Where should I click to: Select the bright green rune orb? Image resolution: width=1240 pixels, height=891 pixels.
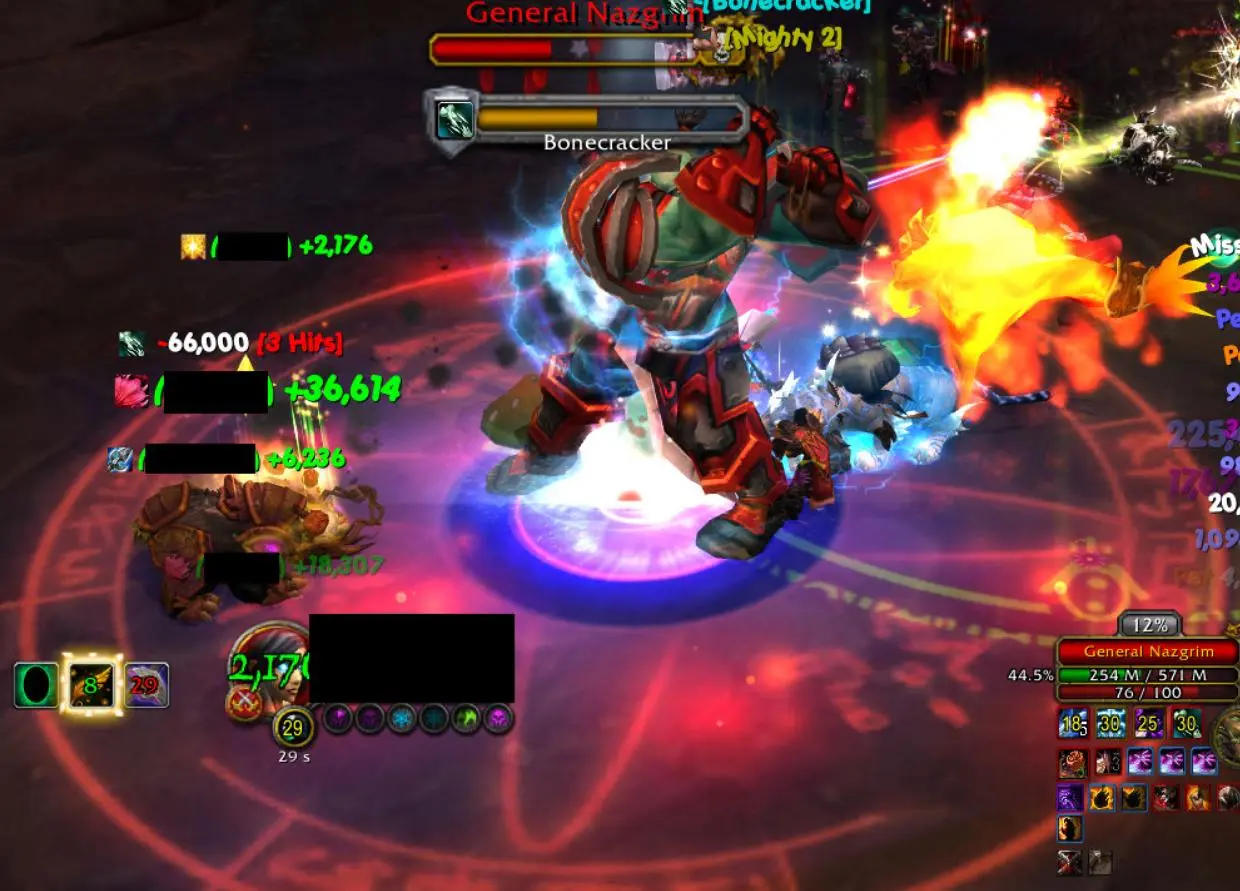(466, 718)
